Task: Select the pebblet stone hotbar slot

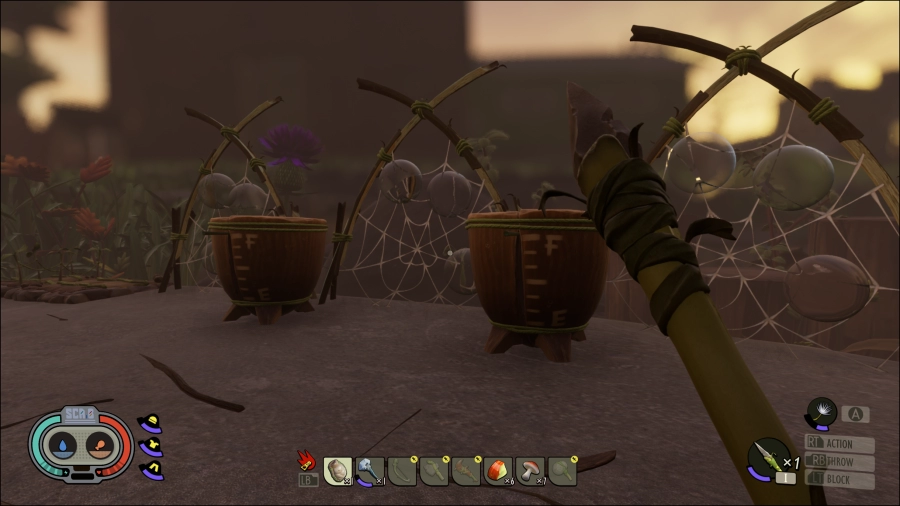Action: click(337, 469)
